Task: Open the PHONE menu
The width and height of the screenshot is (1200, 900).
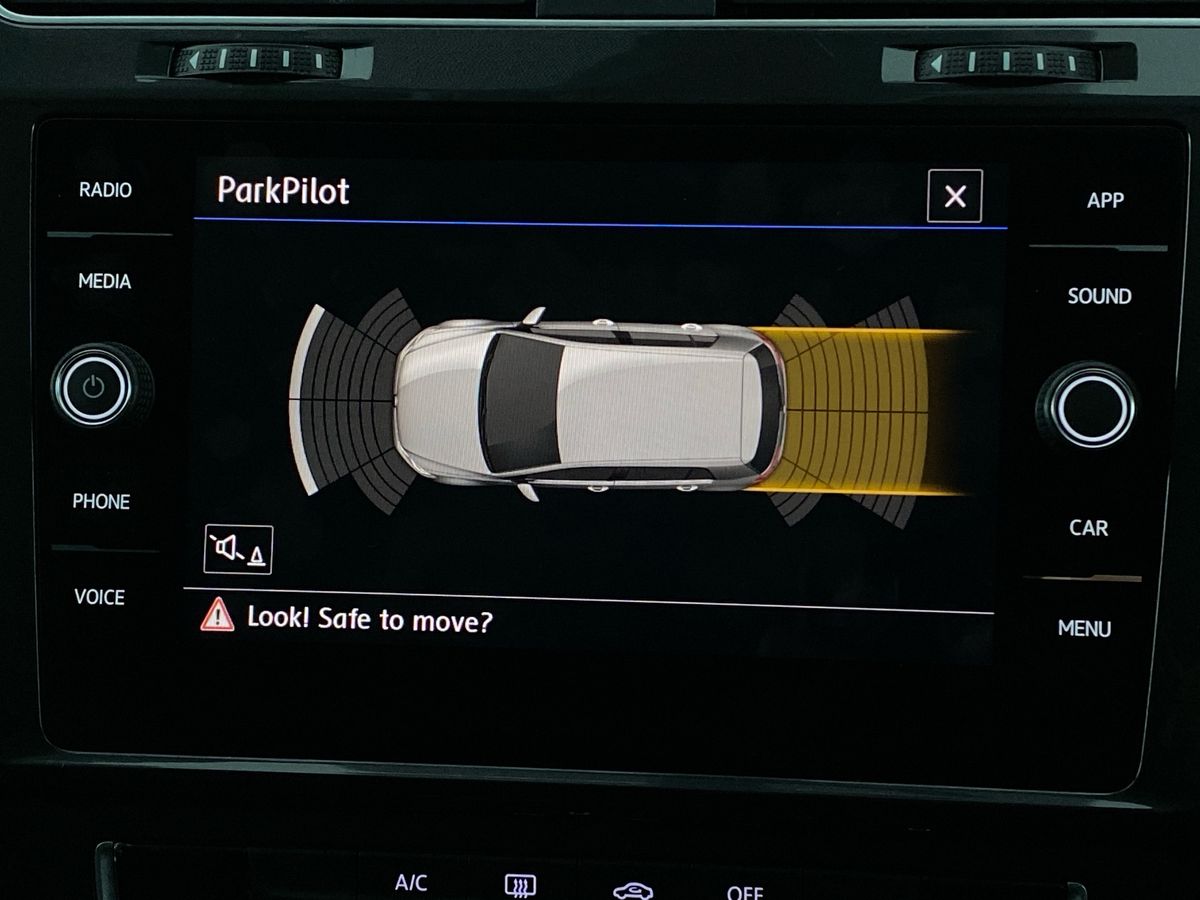Action: (x=101, y=502)
